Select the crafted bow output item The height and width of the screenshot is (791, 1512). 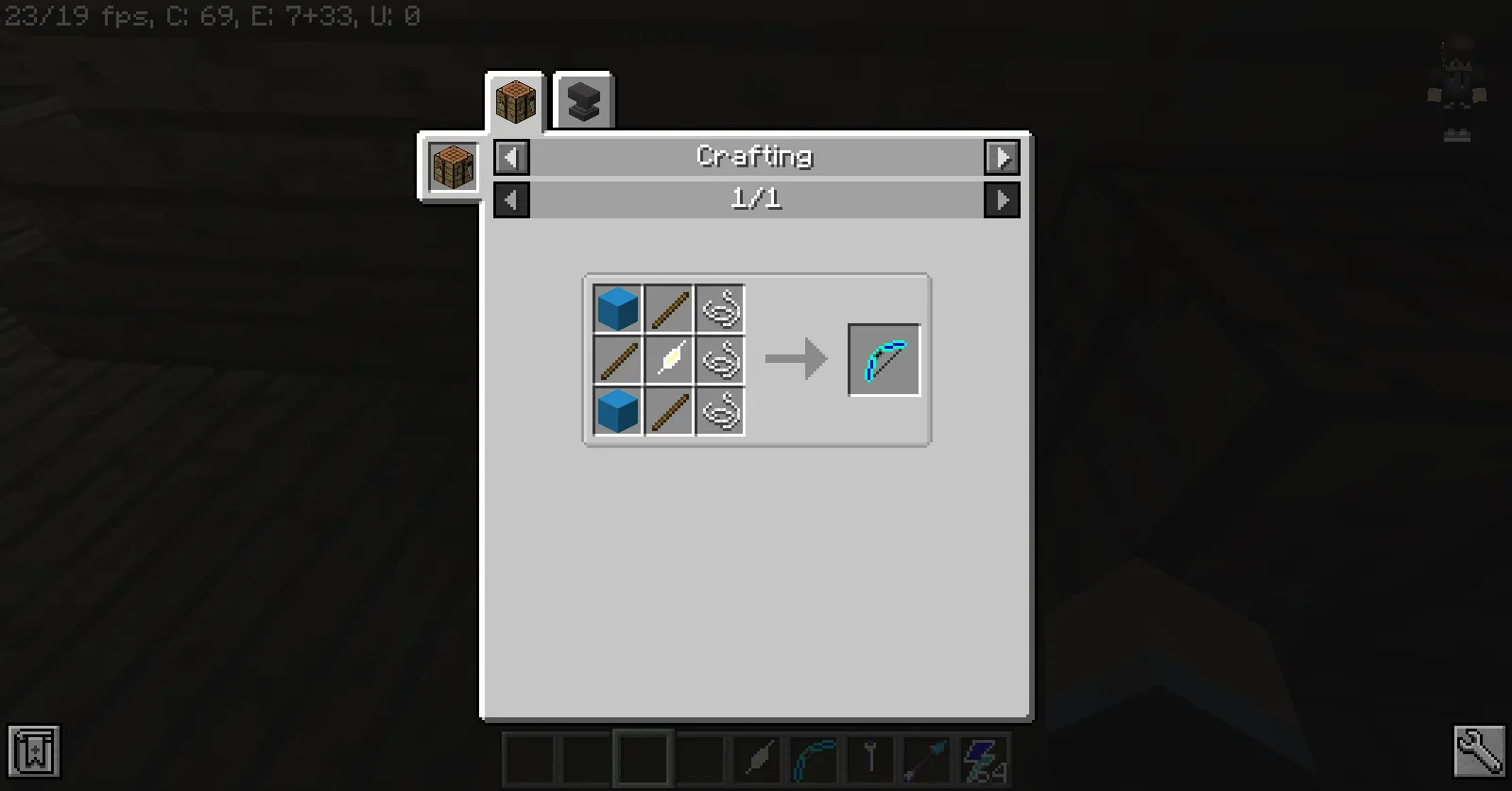coord(885,359)
